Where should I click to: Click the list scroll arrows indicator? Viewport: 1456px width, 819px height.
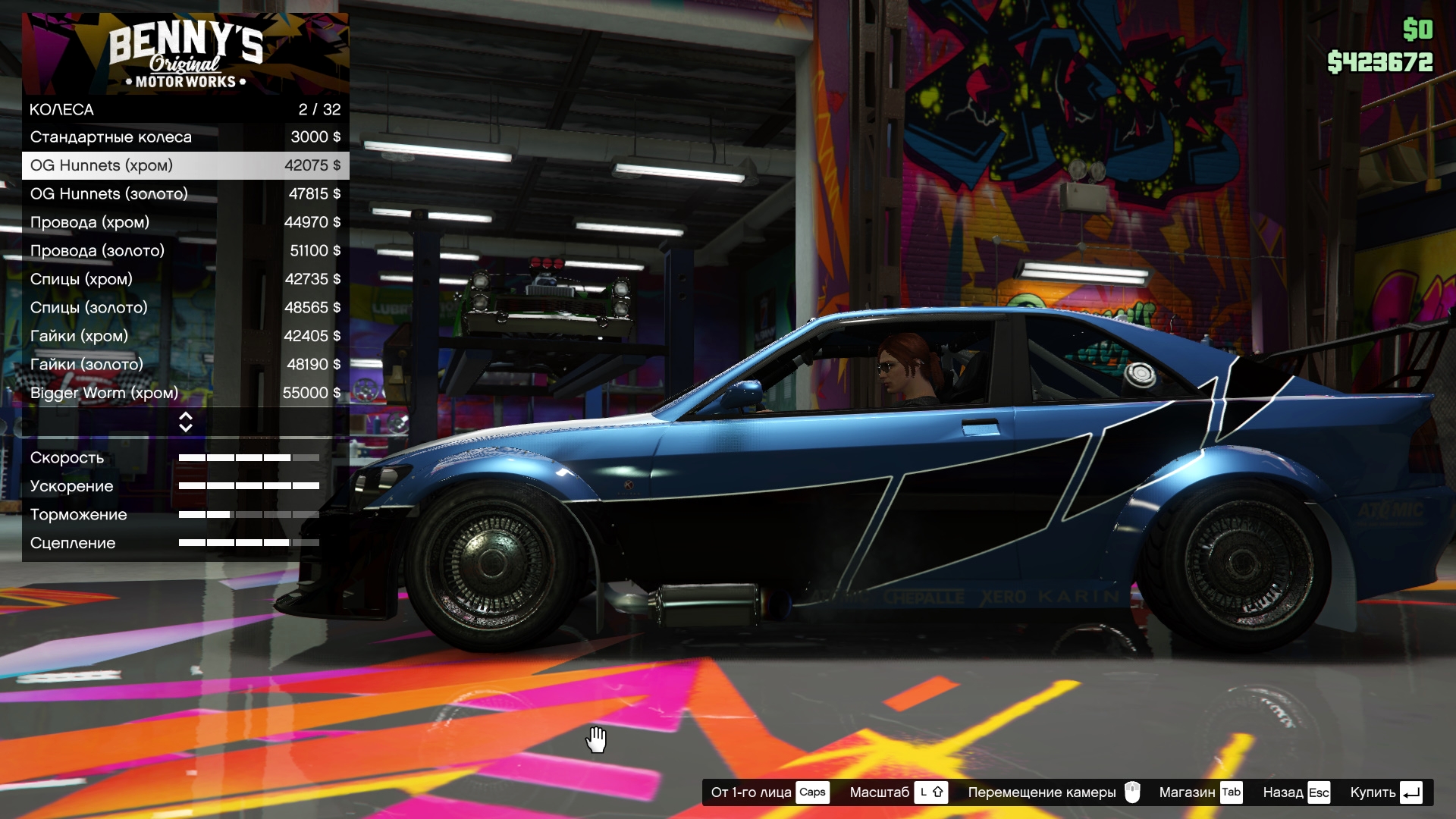pyautogui.click(x=185, y=422)
